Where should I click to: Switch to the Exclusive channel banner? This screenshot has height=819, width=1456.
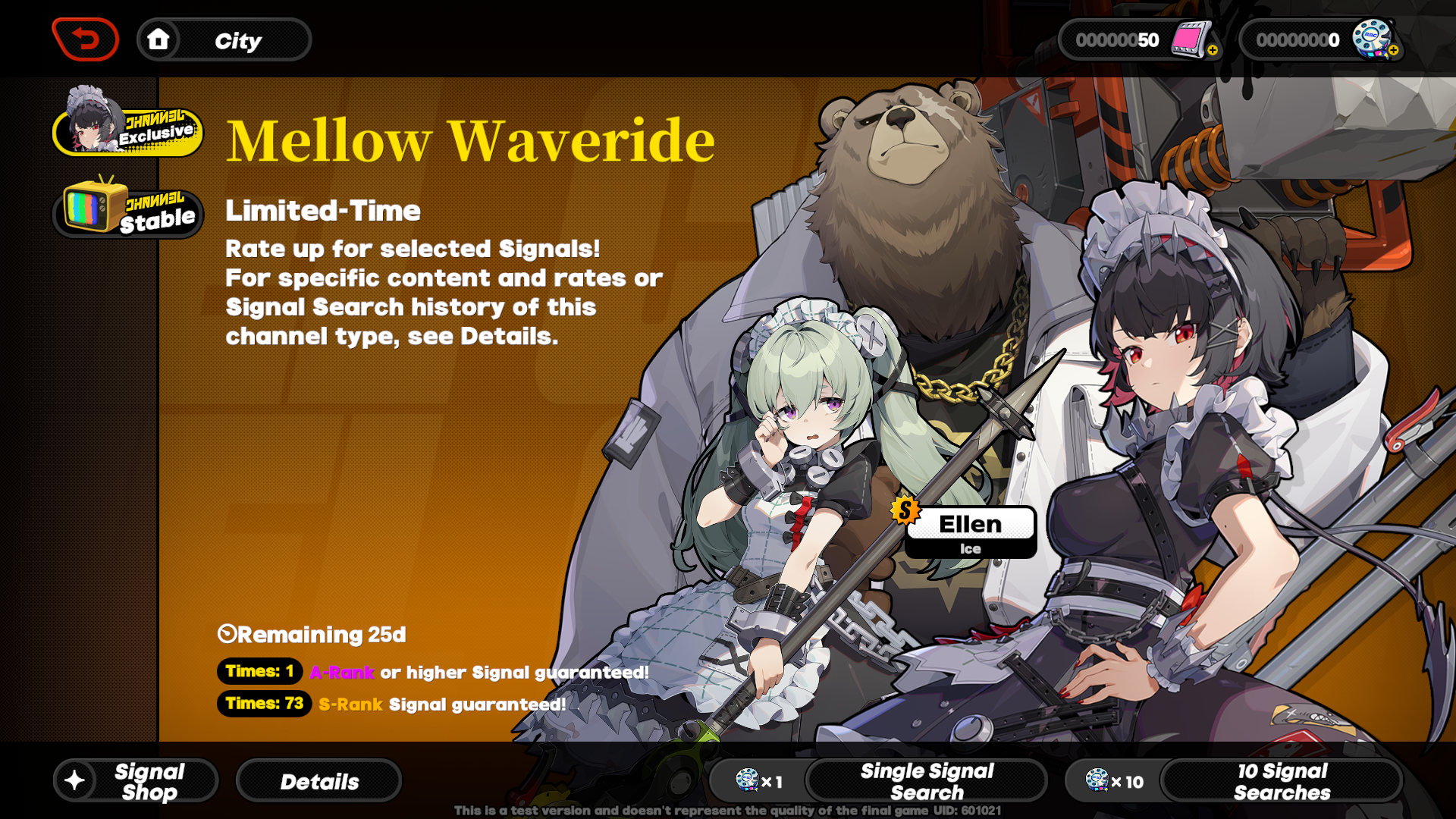pyautogui.click(x=127, y=130)
